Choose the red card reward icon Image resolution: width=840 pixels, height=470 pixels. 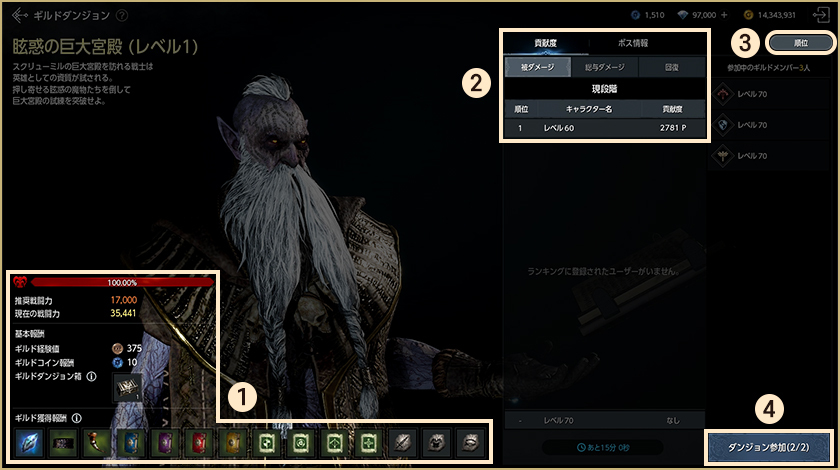click(x=199, y=442)
